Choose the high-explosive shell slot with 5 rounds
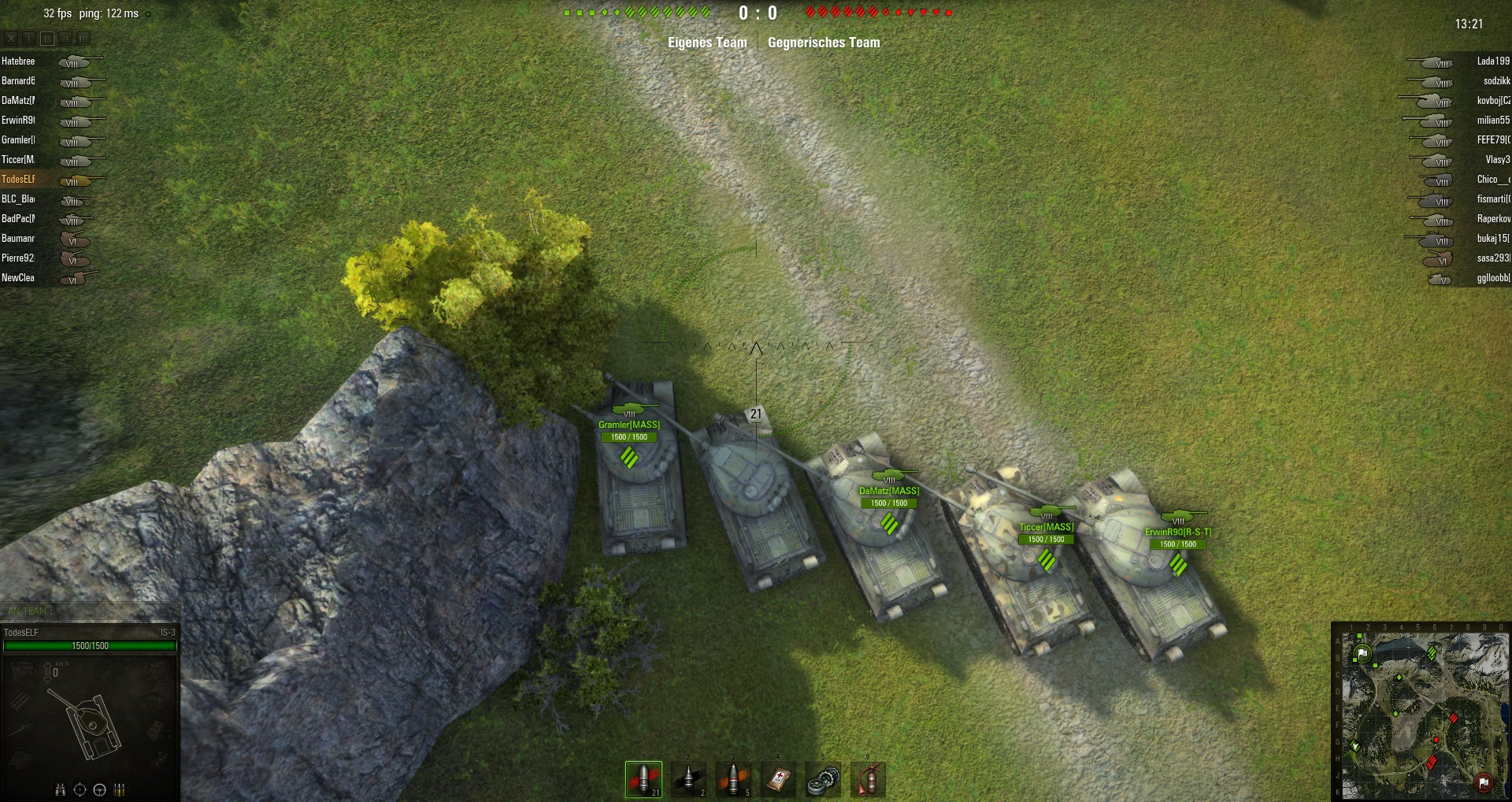This screenshot has height=802, width=1512. [733, 779]
